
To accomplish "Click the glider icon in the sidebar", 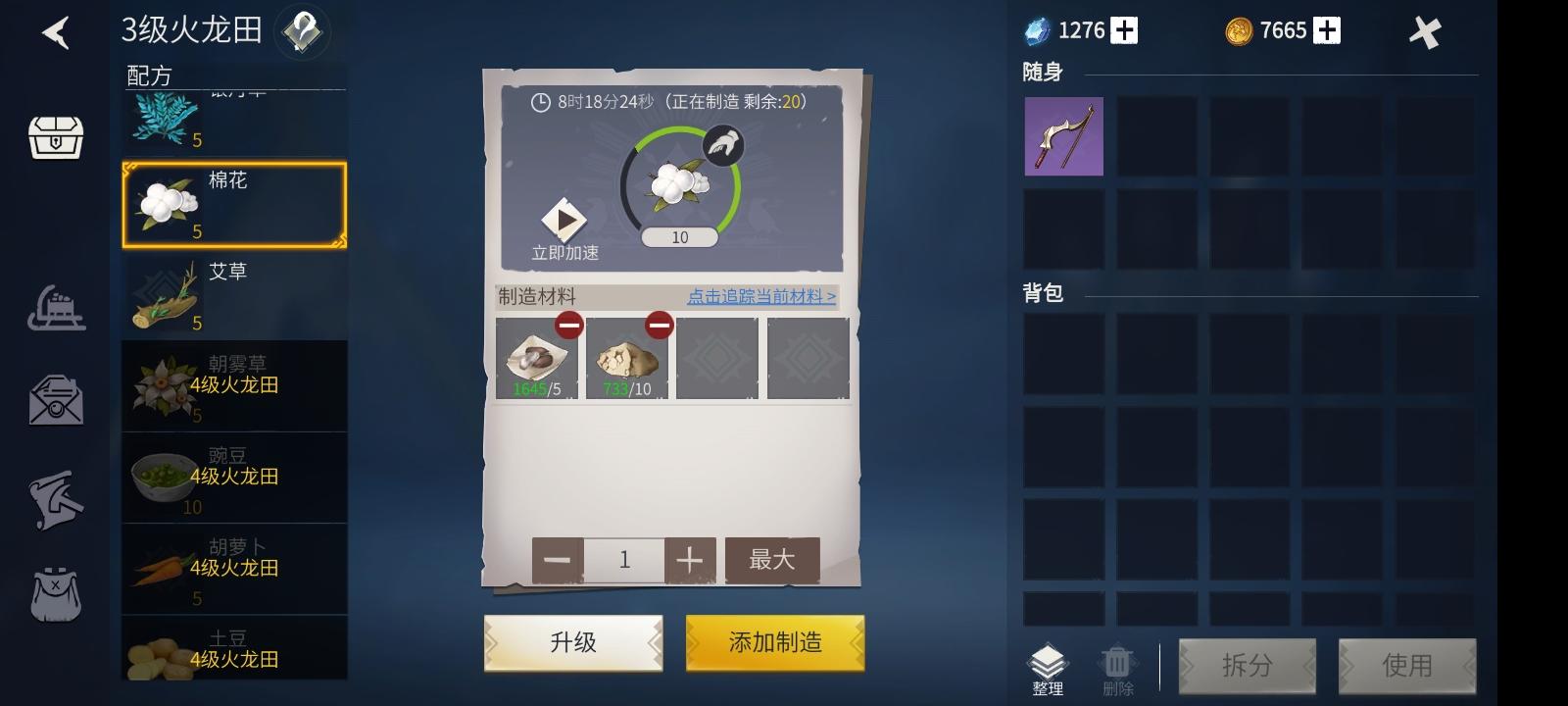I will (56, 498).
